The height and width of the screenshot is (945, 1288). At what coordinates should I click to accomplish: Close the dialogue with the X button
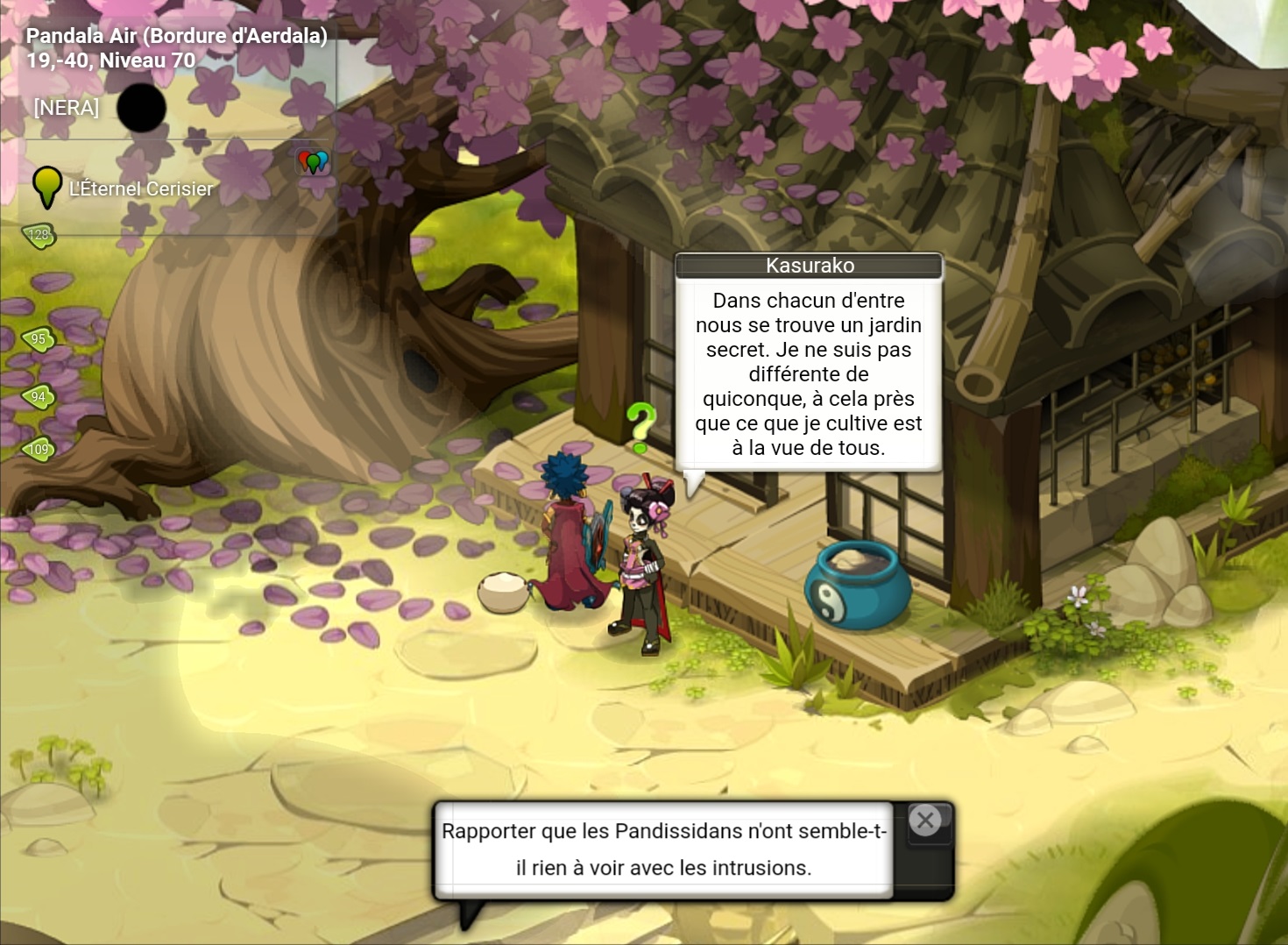pos(925,821)
